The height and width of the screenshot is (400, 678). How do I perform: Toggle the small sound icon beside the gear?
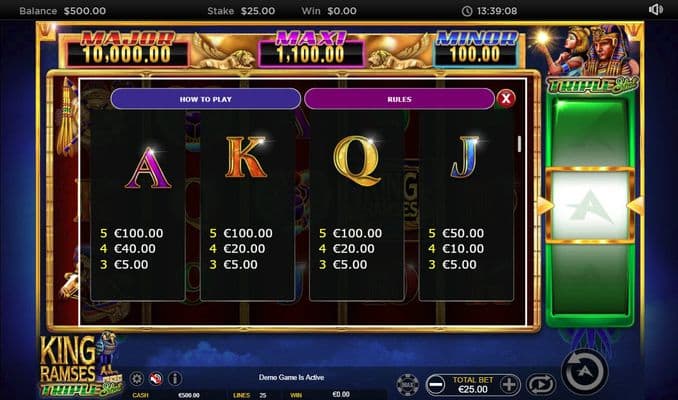pyautogui.click(x=156, y=379)
